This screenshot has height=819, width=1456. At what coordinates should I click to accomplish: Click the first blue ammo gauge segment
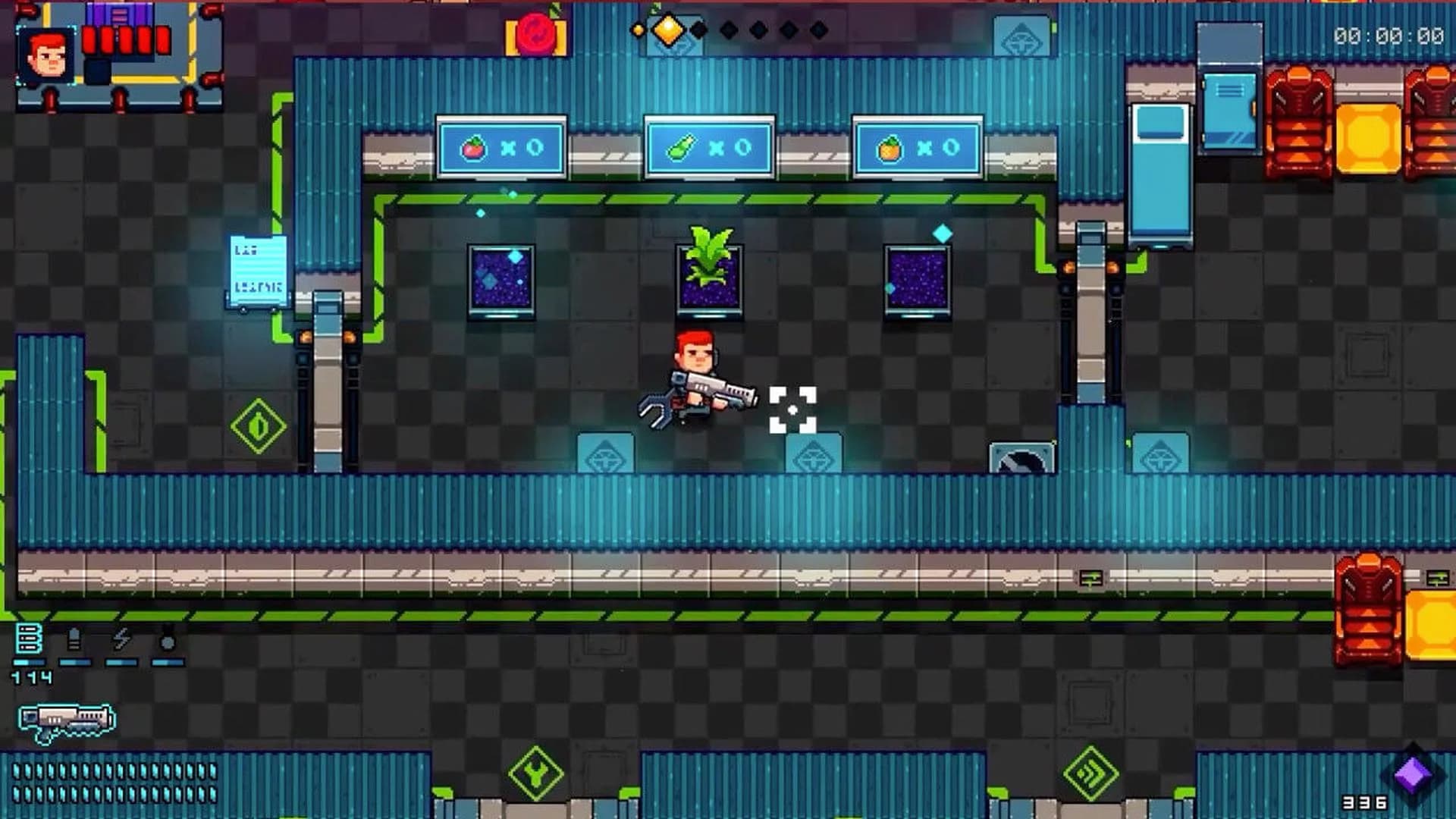pyautogui.click(x=29, y=662)
